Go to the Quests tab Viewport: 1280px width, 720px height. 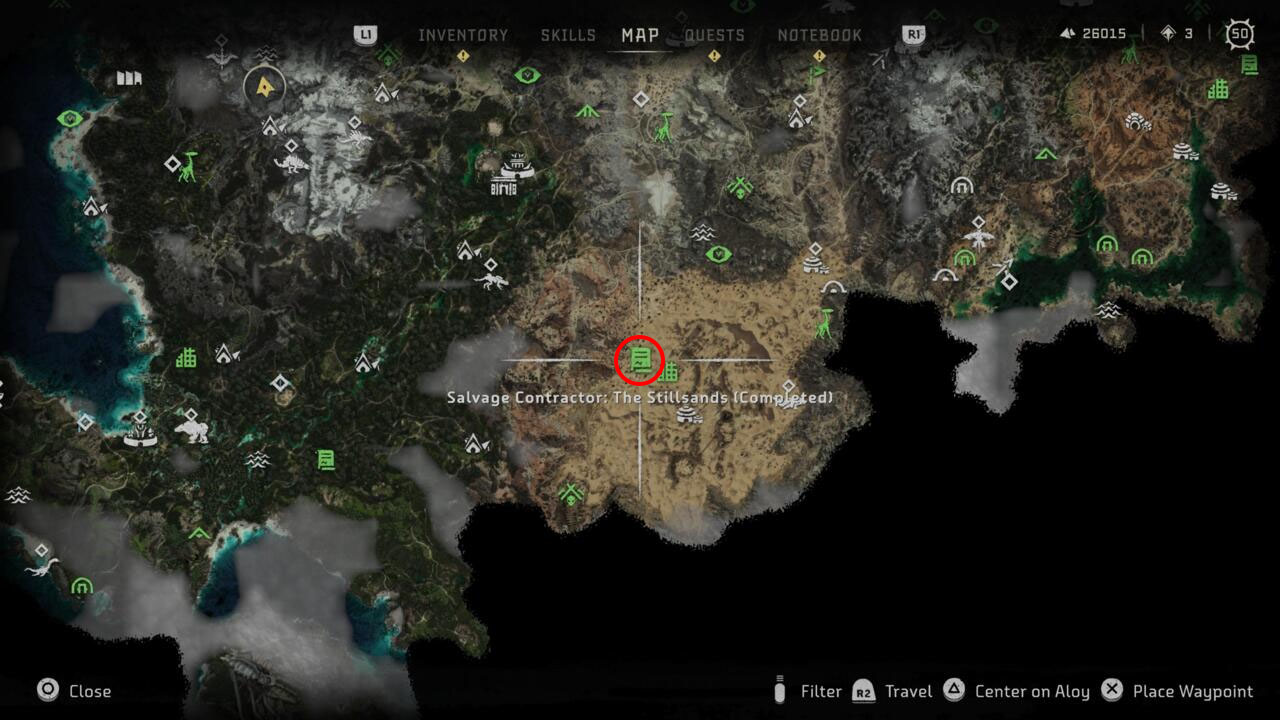tap(714, 35)
